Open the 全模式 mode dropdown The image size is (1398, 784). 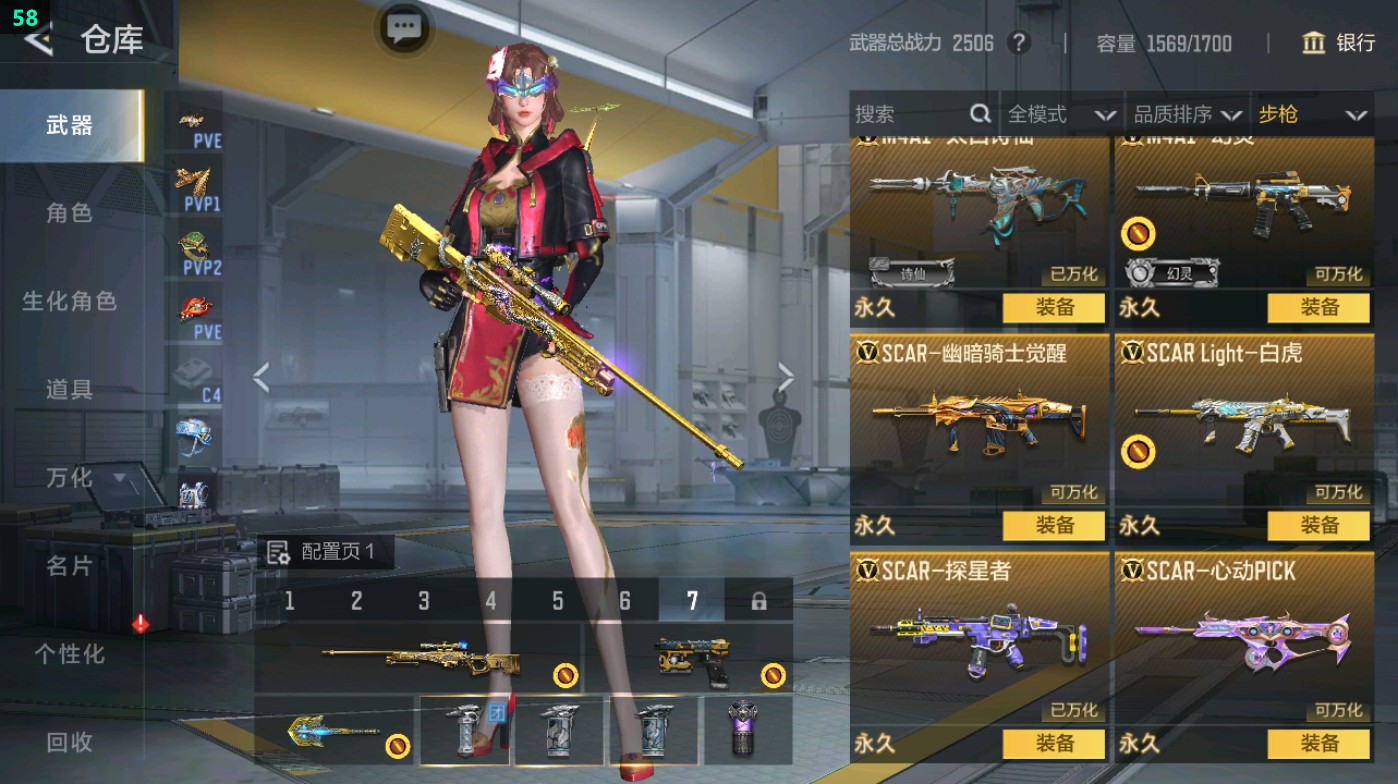coord(1061,115)
